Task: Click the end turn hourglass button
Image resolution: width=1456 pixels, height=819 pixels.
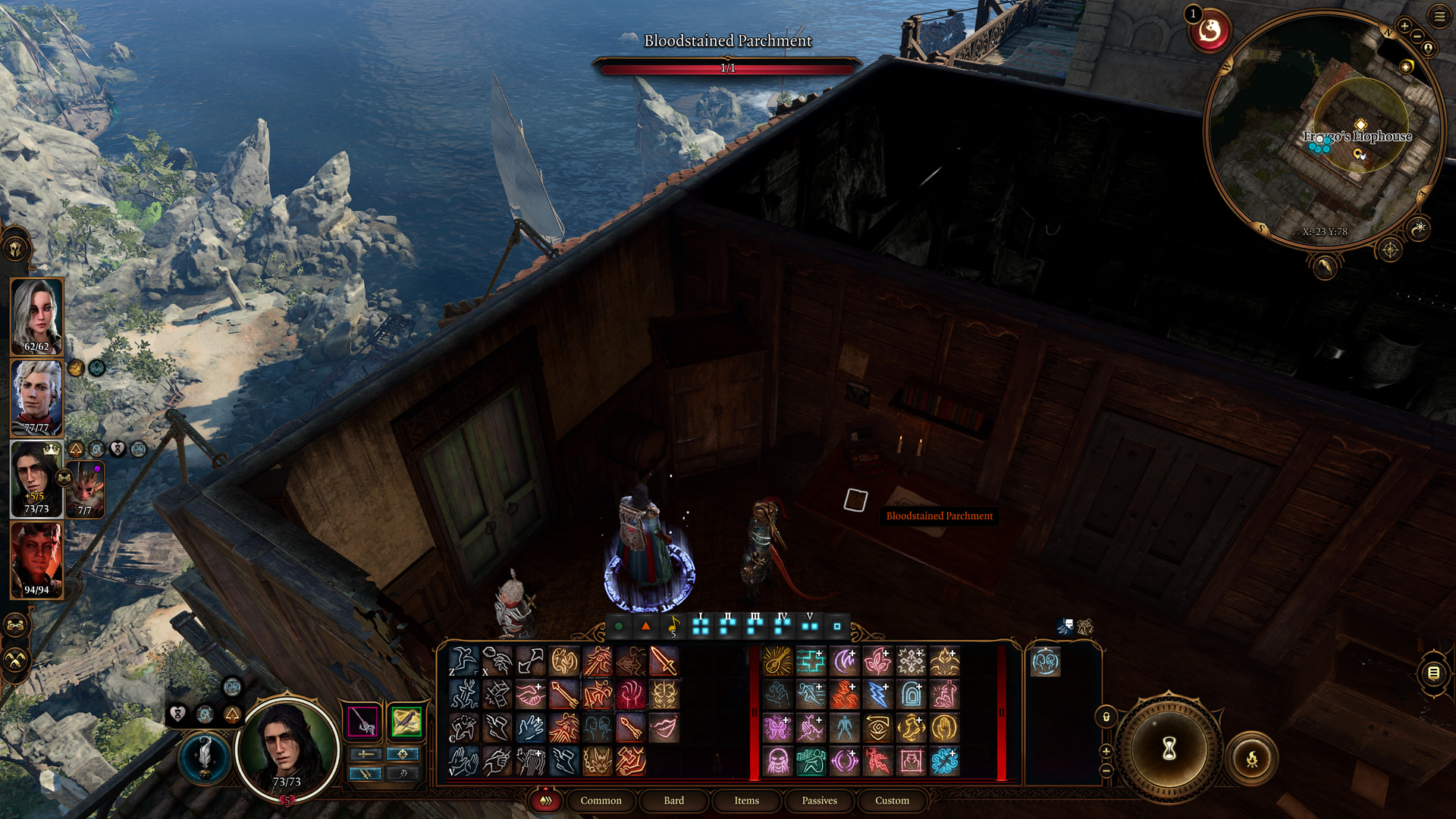Action: tap(1169, 749)
